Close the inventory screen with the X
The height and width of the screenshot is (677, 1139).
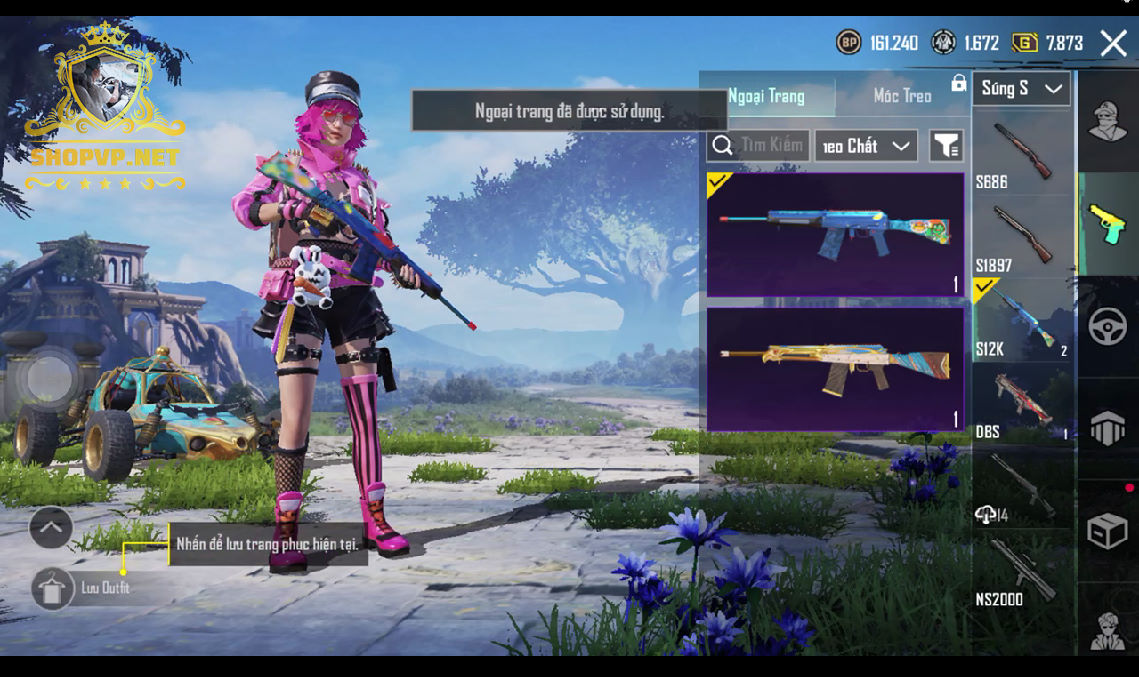click(x=1113, y=43)
